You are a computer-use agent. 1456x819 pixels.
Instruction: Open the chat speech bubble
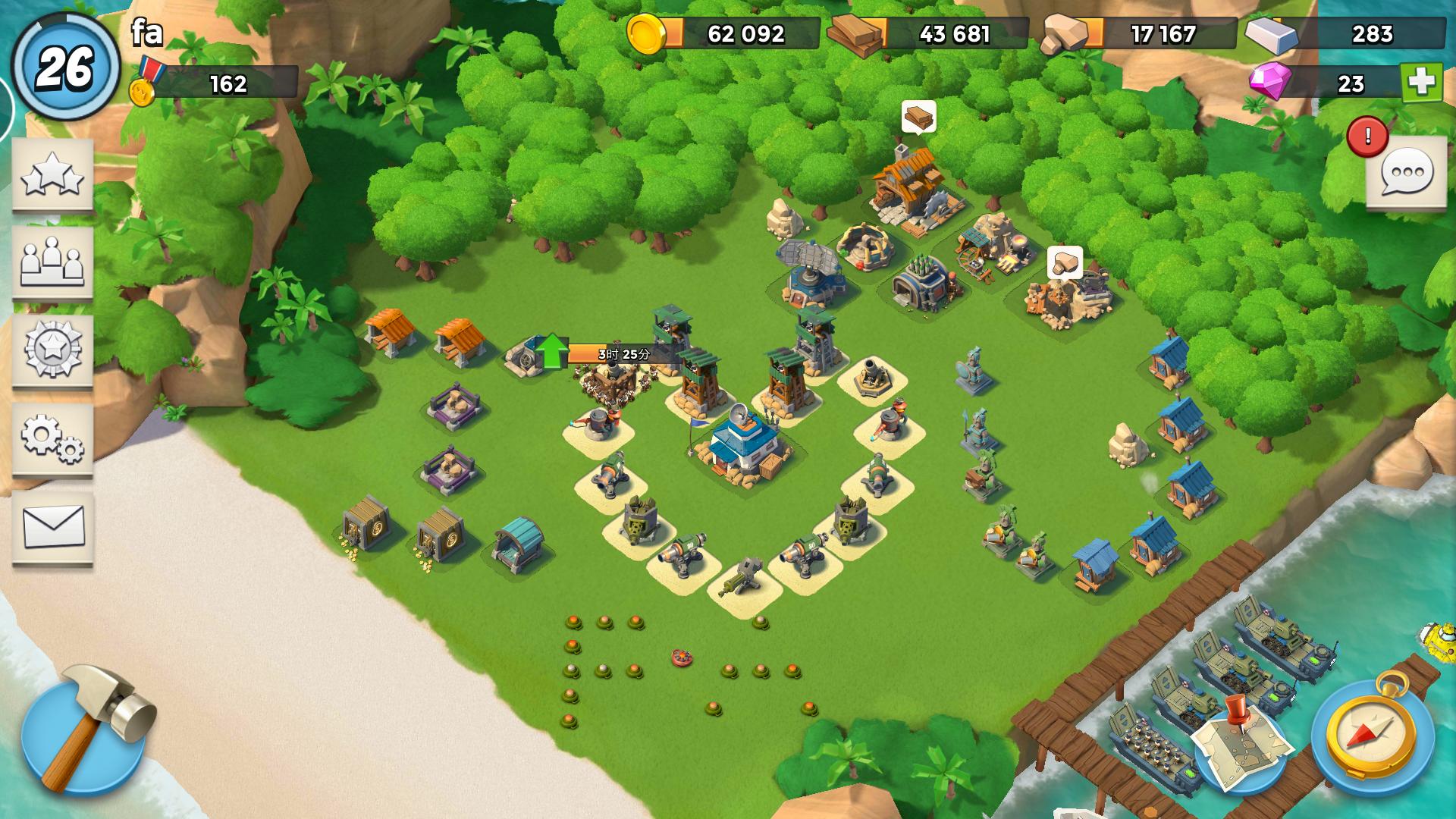1407,173
